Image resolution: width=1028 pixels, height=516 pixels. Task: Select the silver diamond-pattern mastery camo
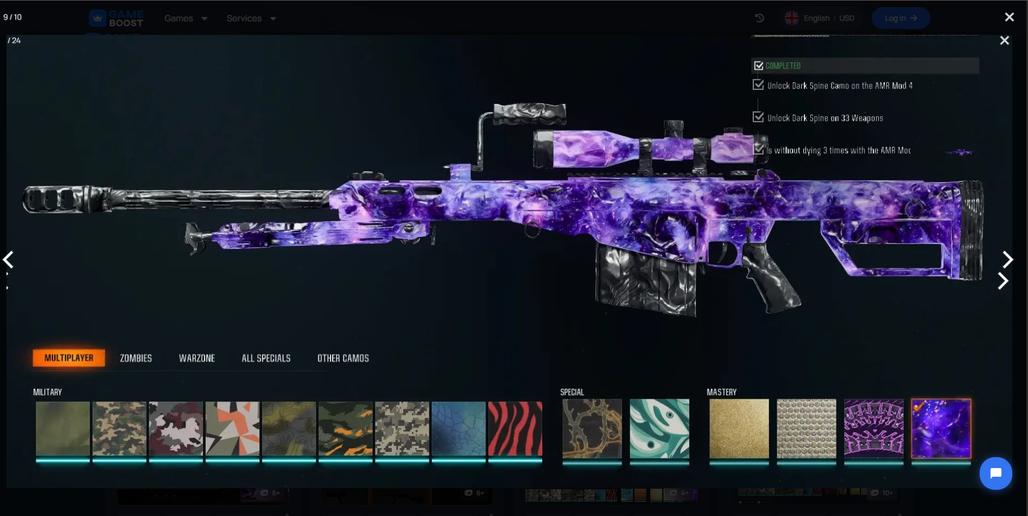pyautogui.click(x=806, y=429)
